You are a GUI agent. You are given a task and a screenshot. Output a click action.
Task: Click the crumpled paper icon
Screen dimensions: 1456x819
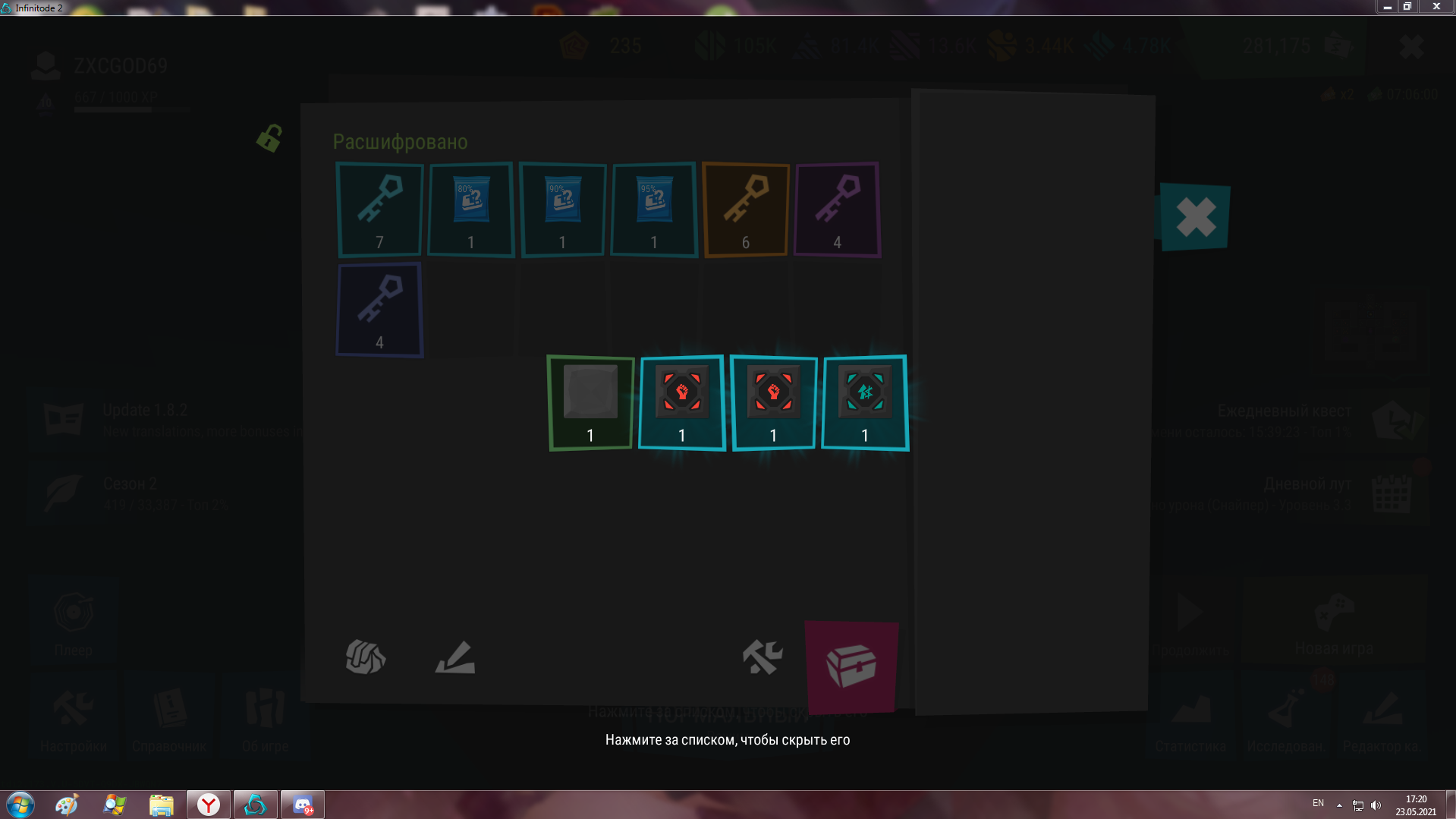(366, 657)
